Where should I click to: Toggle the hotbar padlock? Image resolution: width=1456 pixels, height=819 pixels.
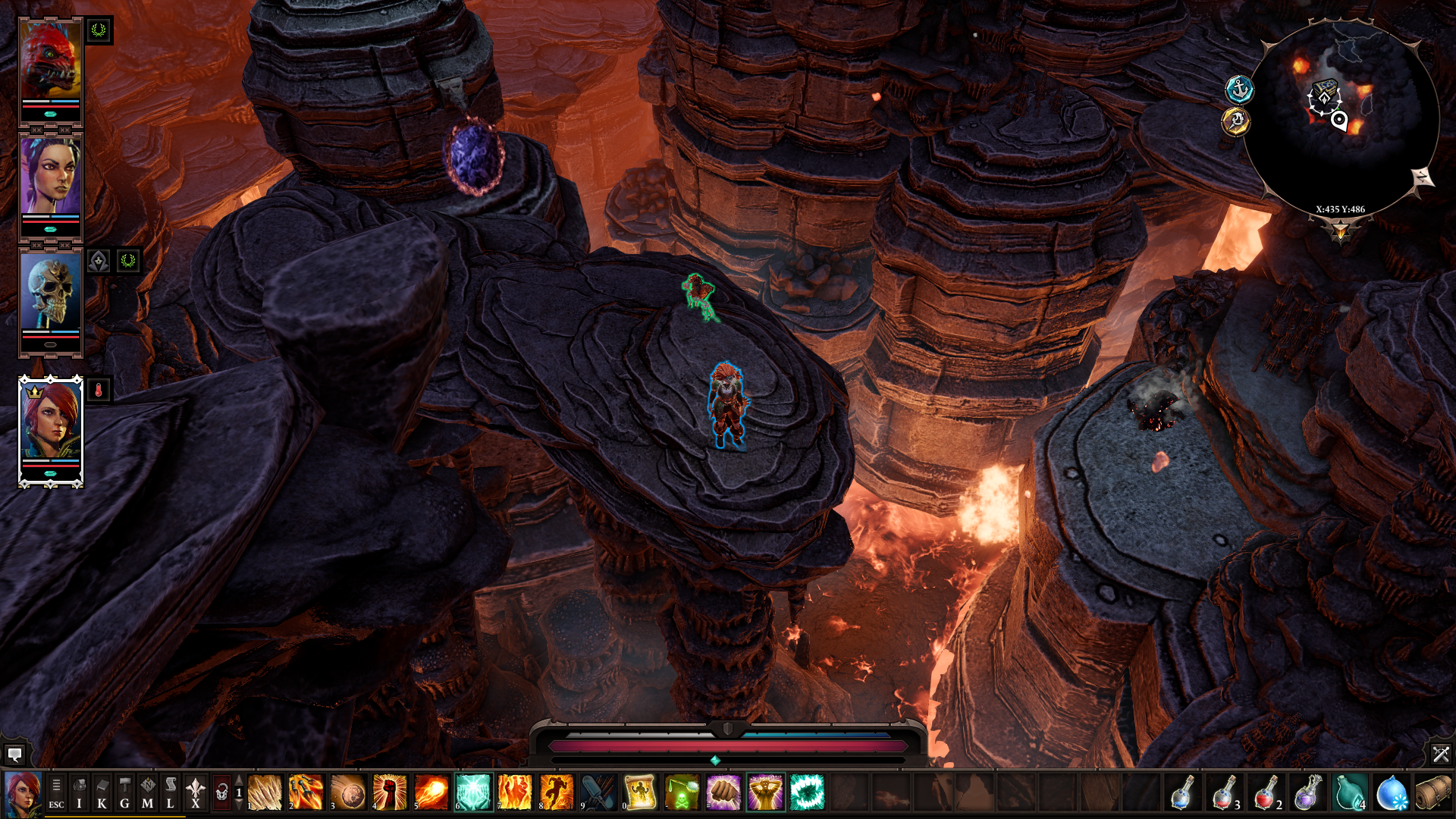221,793
